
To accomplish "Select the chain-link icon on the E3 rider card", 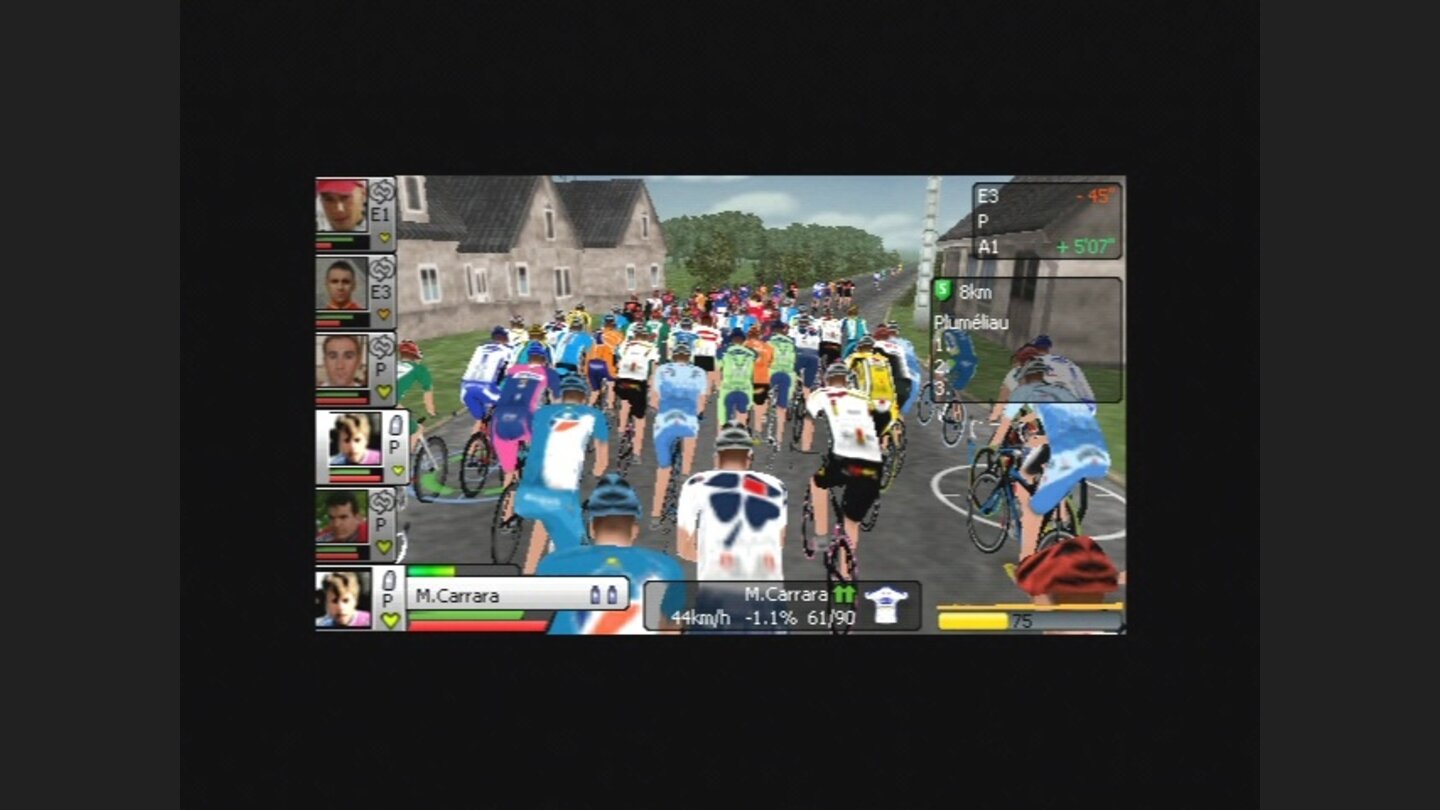I will (x=382, y=267).
